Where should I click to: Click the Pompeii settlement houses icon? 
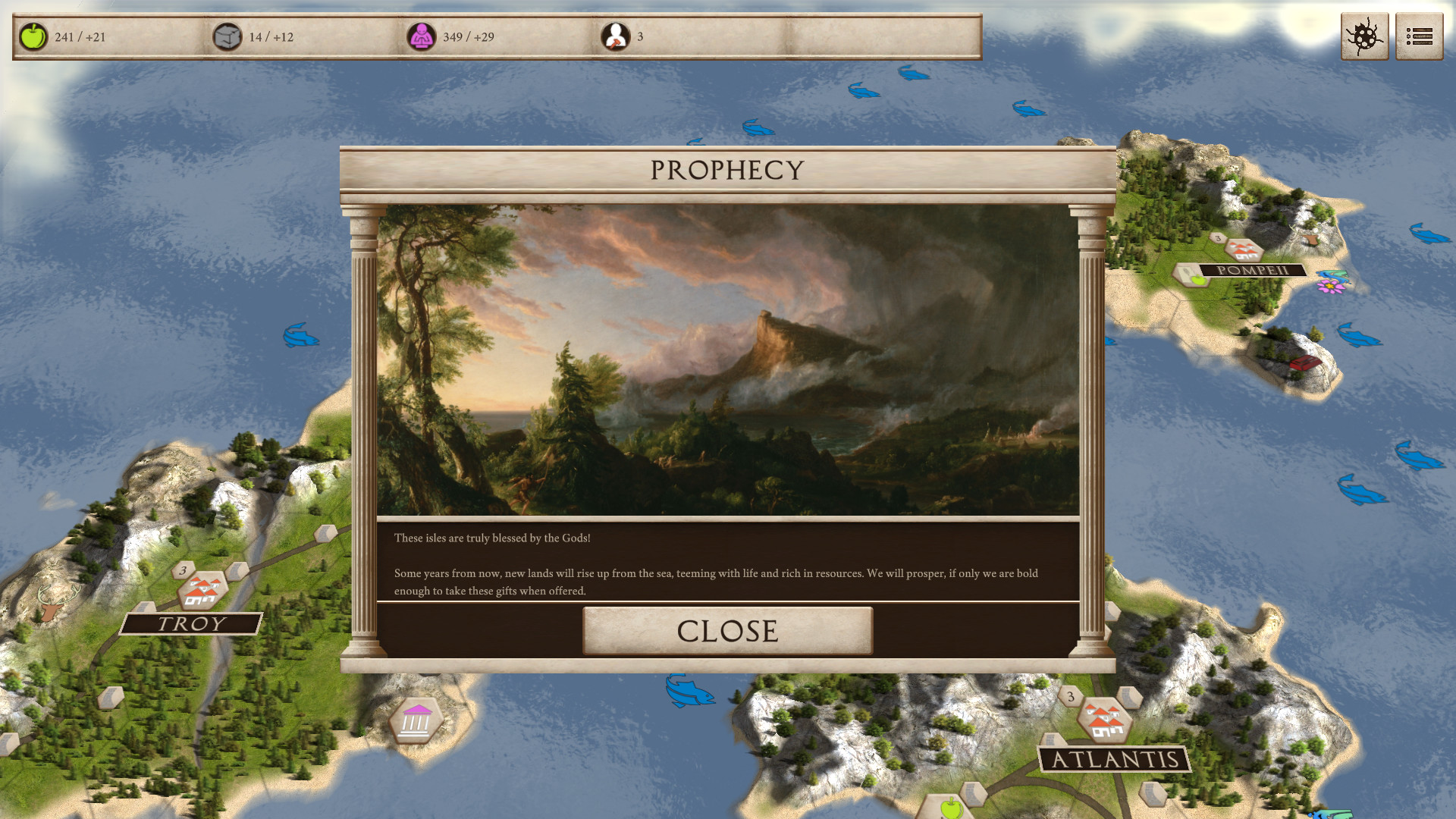pos(1244,249)
